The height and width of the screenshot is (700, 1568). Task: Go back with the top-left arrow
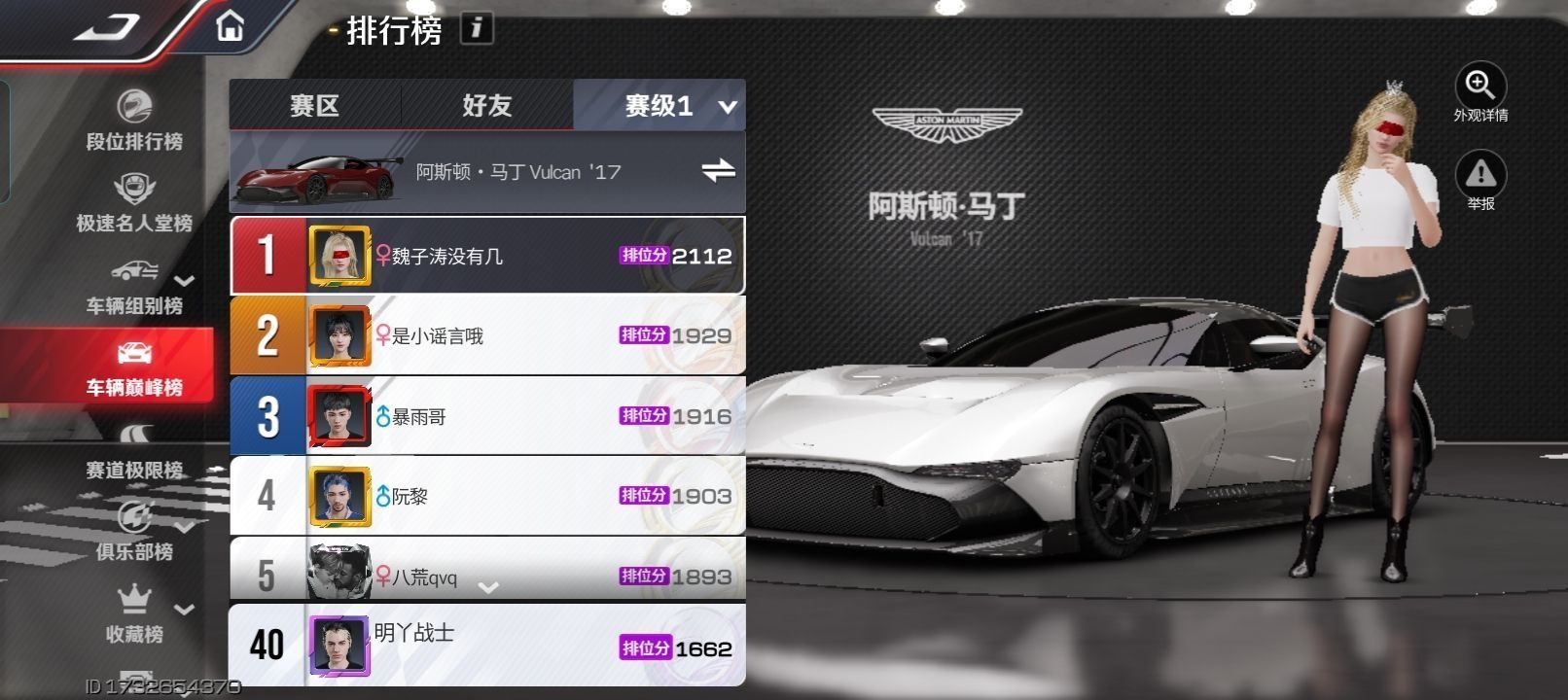click(109, 27)
